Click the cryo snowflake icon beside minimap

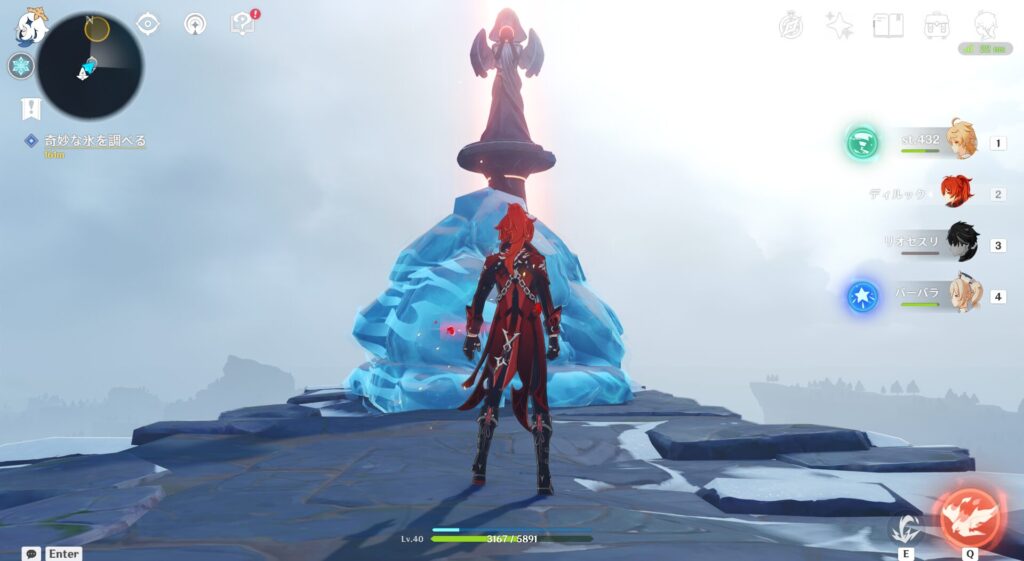tap(20, 66)
